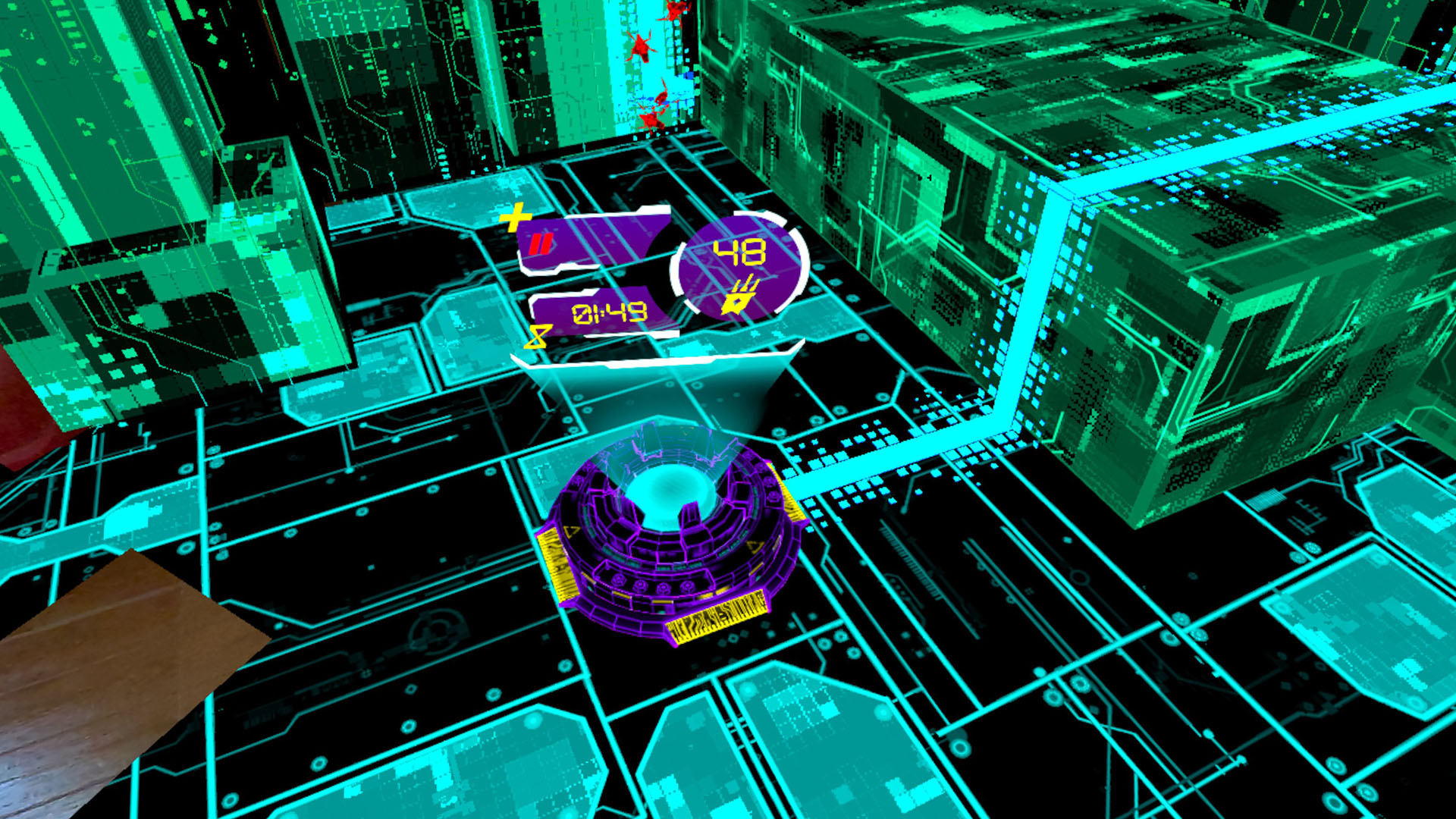Click the cyan conduit pipe on the right

pyautogui.click(x=1031, y=303)
